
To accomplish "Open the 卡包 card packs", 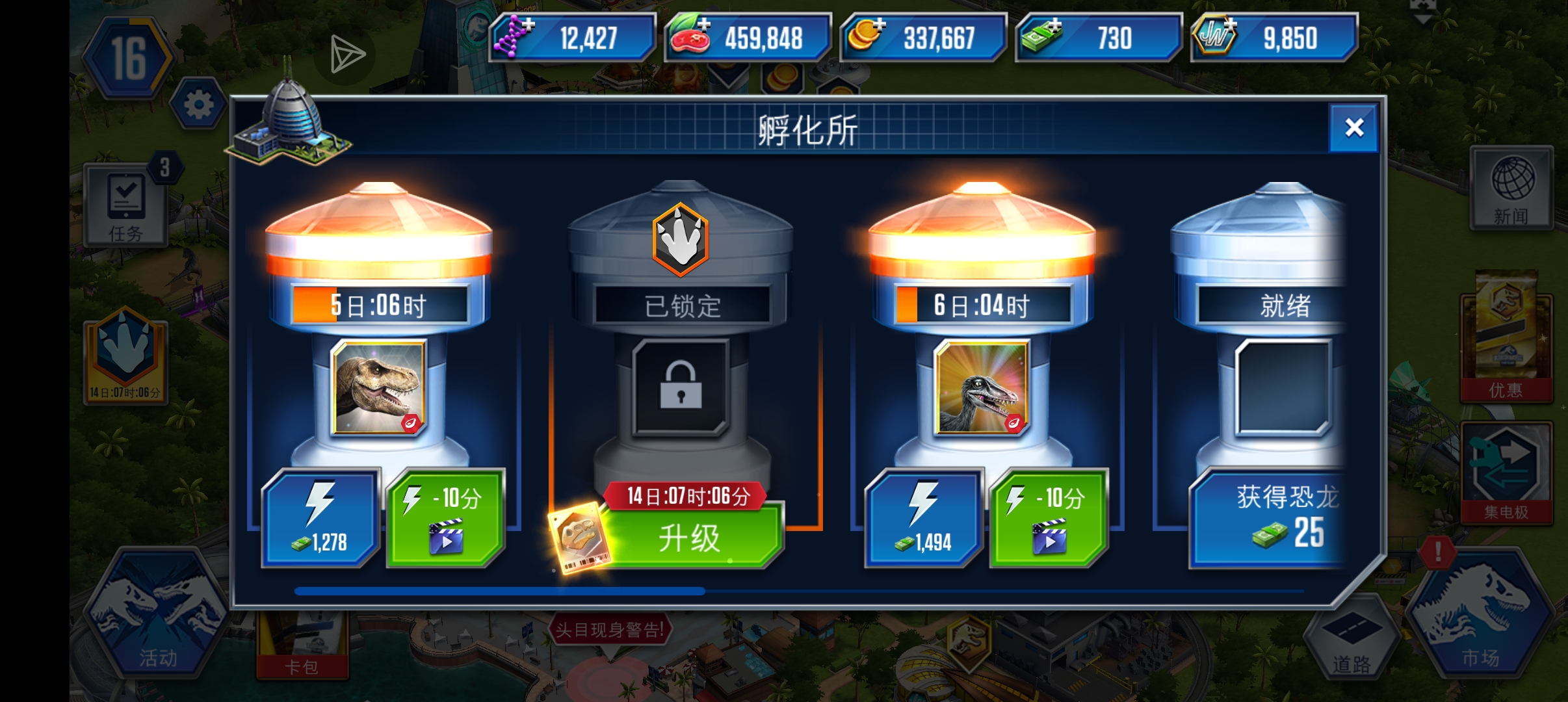I will coord(302,643).
